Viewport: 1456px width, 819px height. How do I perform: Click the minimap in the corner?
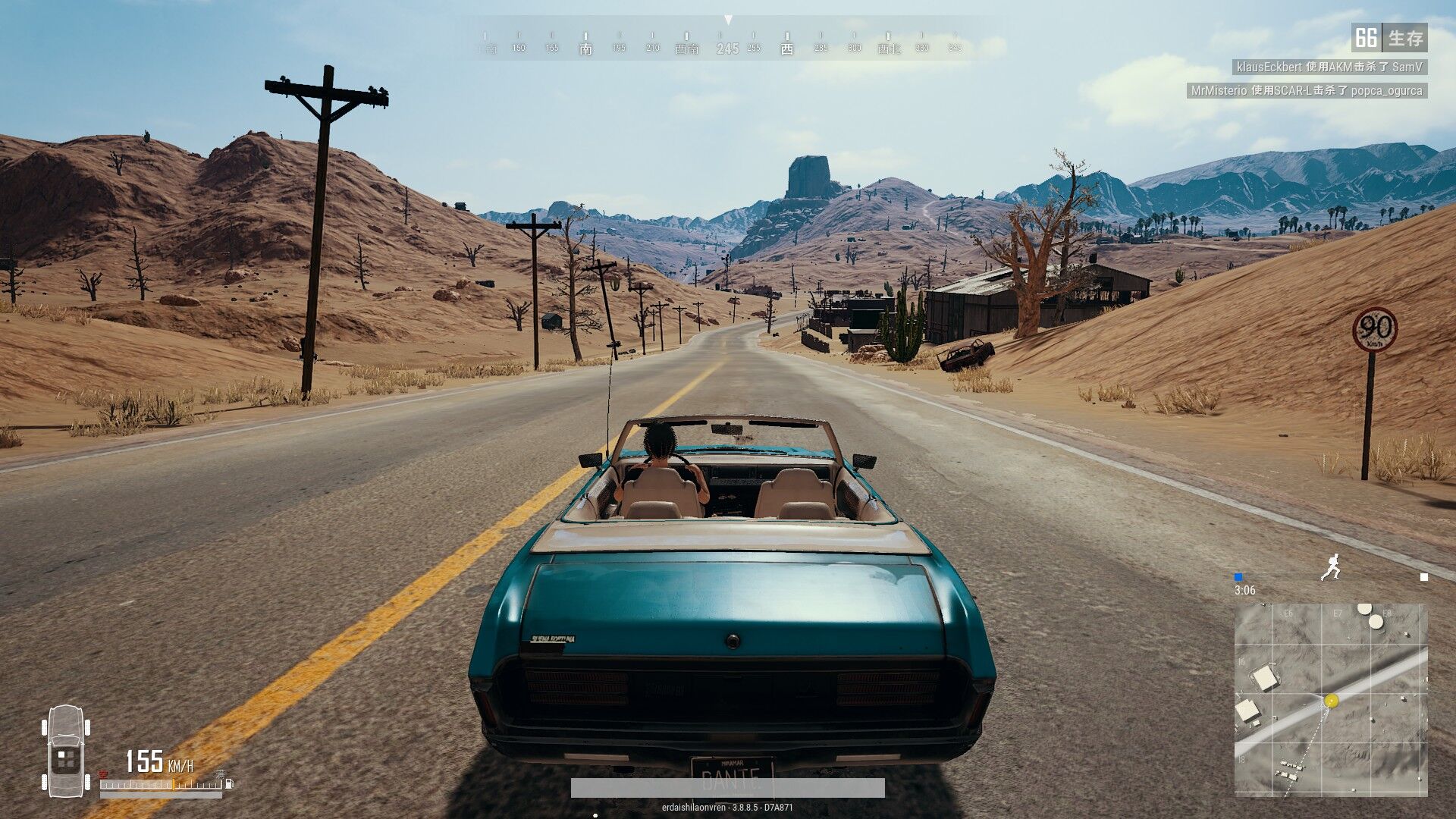coord(1331,699)
